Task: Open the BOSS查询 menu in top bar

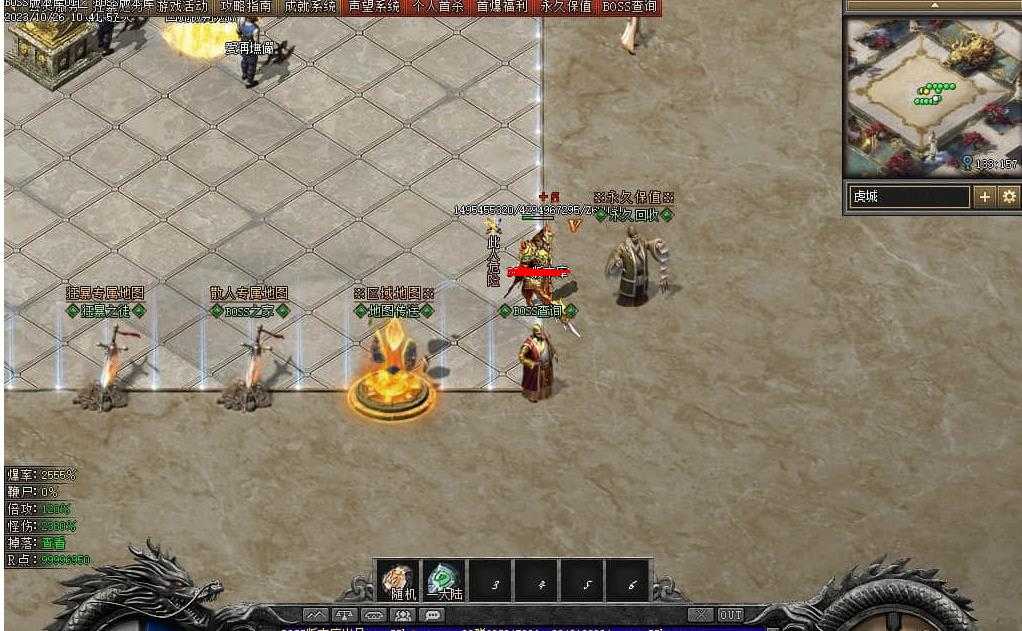Action: (630, 6)
